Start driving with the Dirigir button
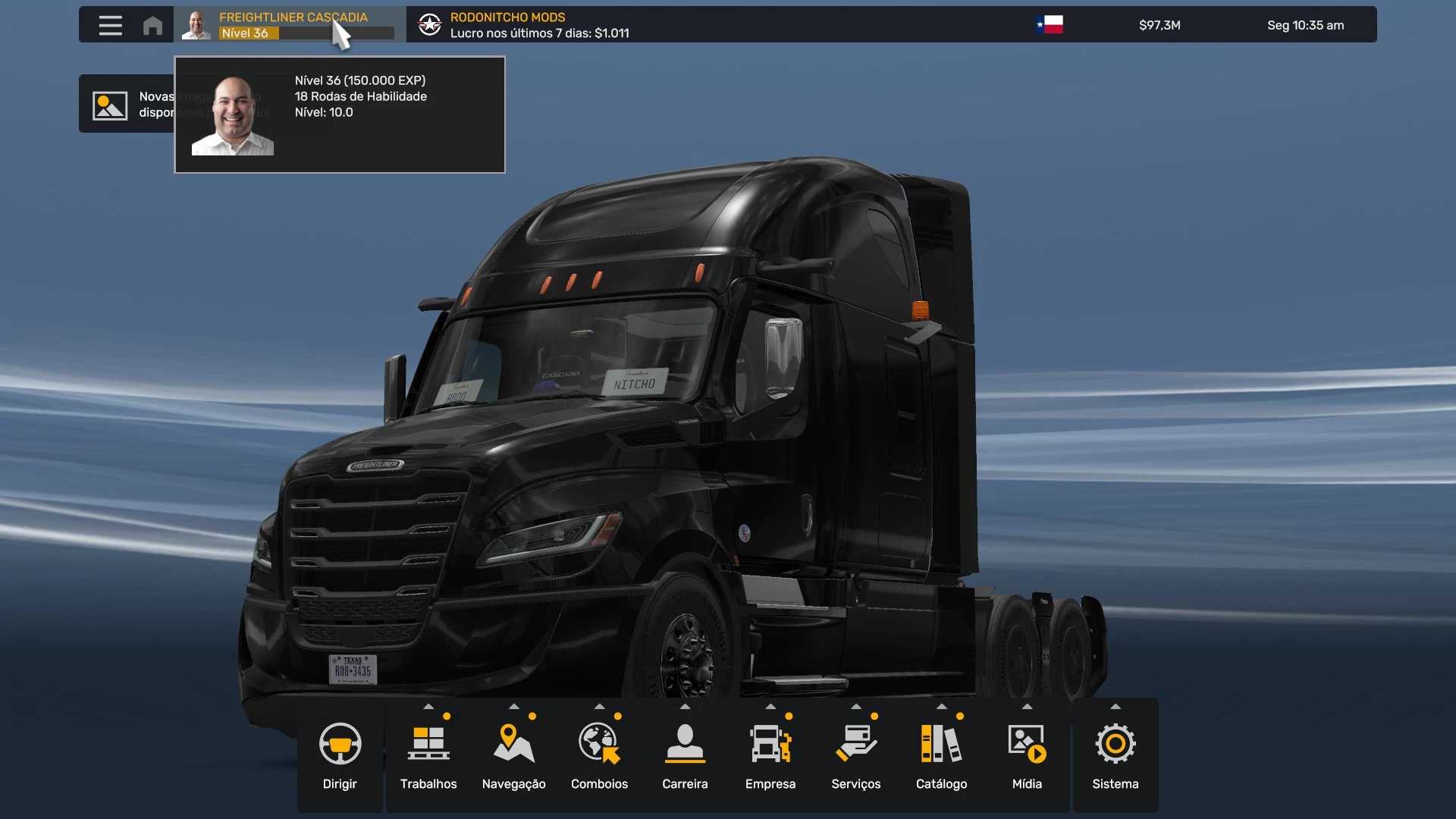 pos(340,755)
